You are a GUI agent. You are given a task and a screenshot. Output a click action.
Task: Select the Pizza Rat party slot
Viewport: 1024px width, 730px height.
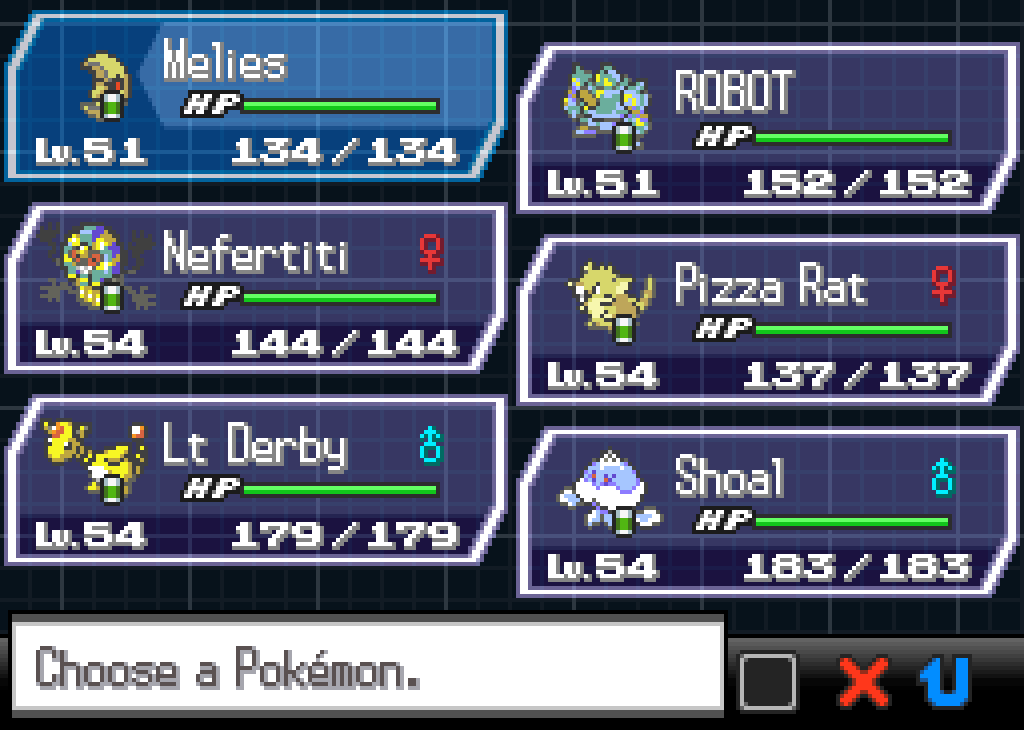coord(767,321)
